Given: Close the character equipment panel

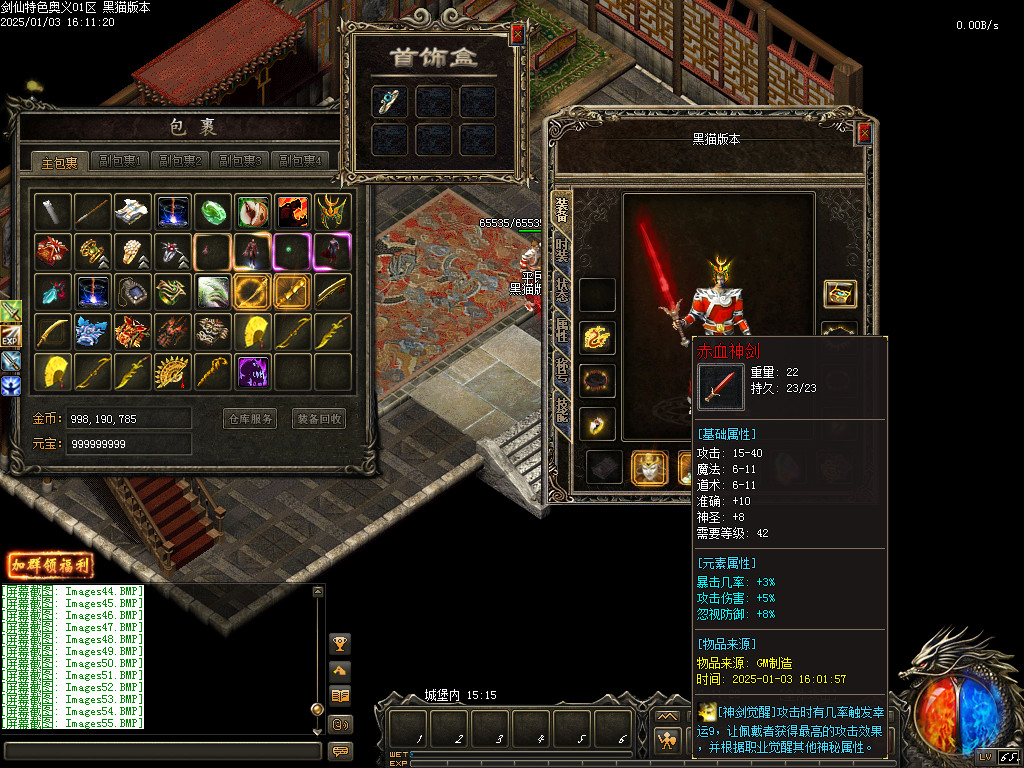Looking at the screenshot, I should [864, 133].
